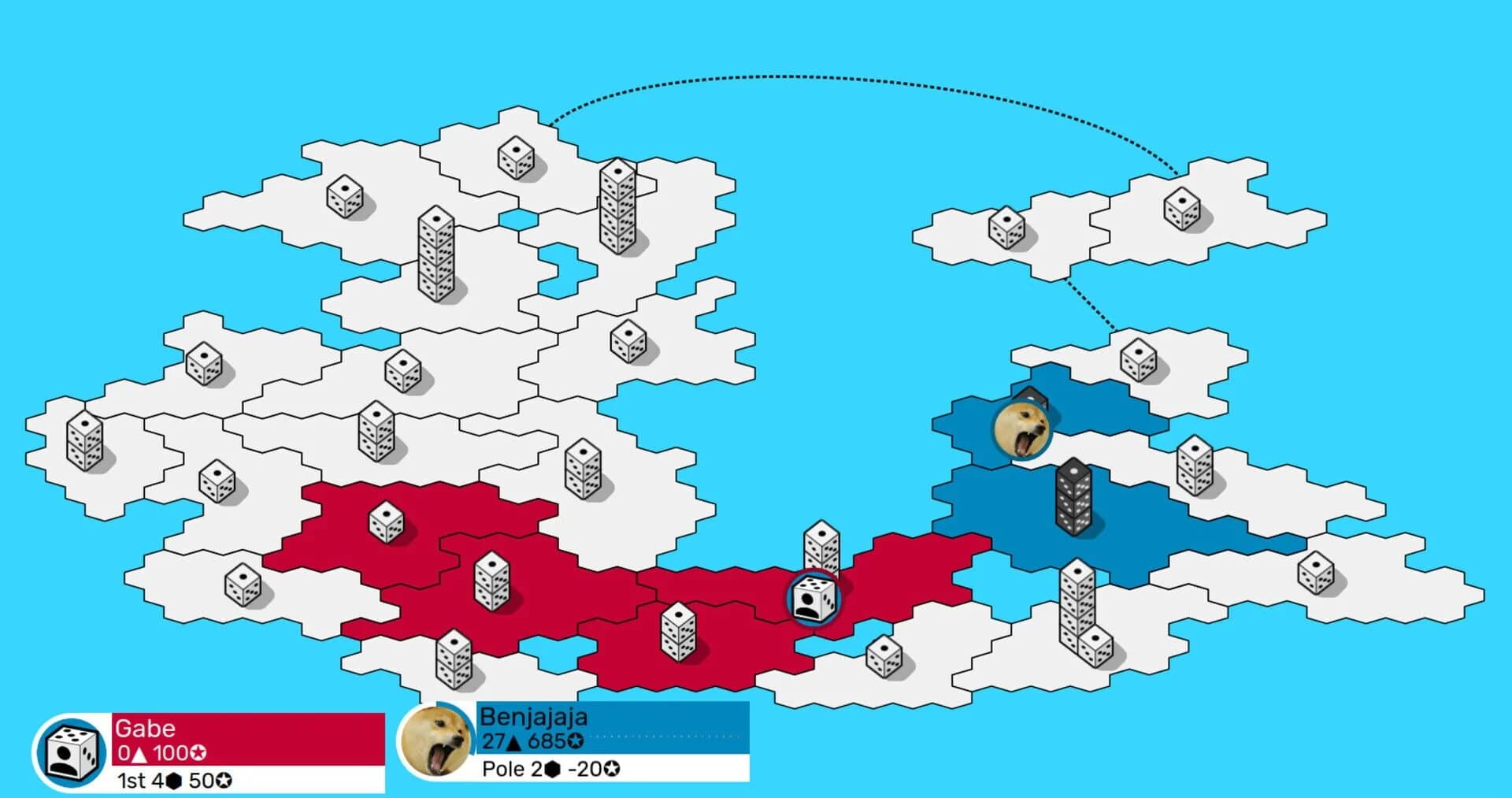Screen dimensions: 1512x798
Task: Click the dashed route line at the top
Action: click(827, 79)
